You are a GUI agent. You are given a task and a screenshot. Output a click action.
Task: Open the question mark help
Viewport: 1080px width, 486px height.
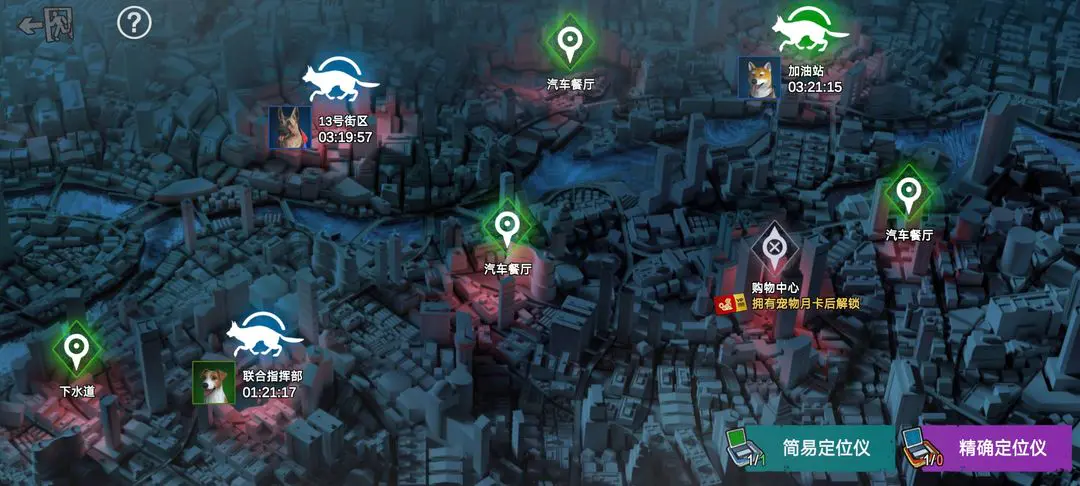pos(134,22)
